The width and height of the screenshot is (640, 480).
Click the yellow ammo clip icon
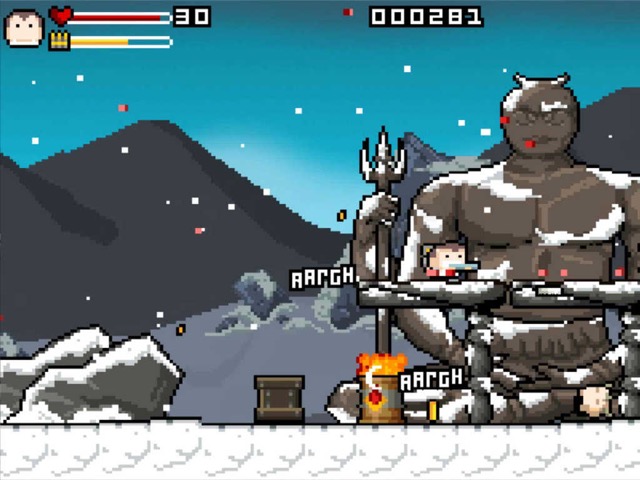tap(59, 41)
